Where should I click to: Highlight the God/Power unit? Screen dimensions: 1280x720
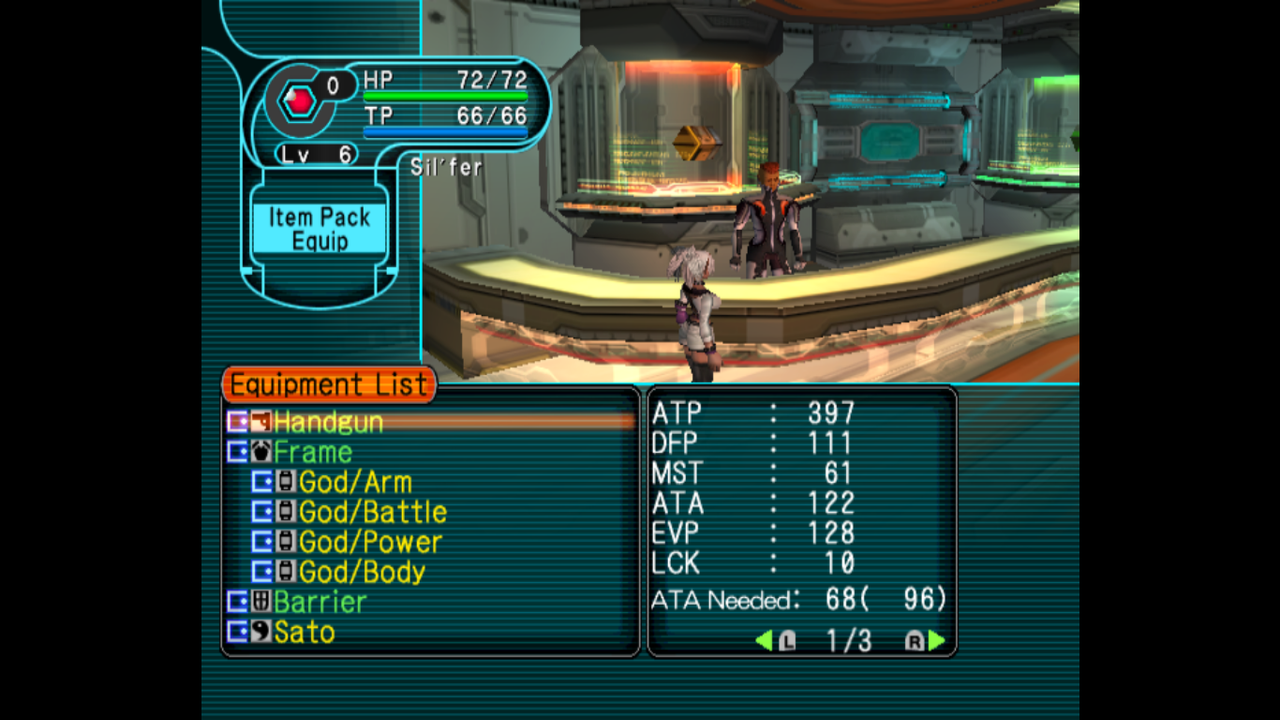[x=370, y=542]
